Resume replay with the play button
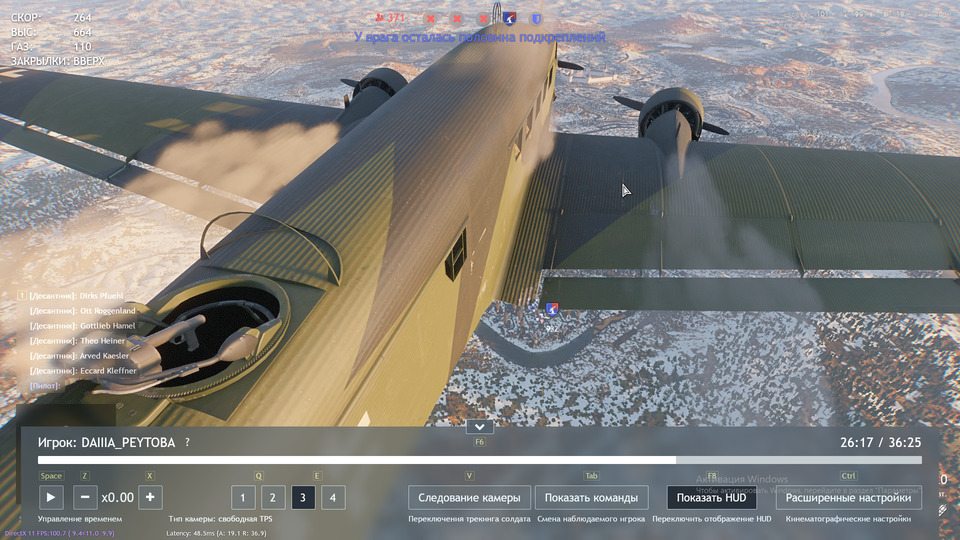 [50, 497]
